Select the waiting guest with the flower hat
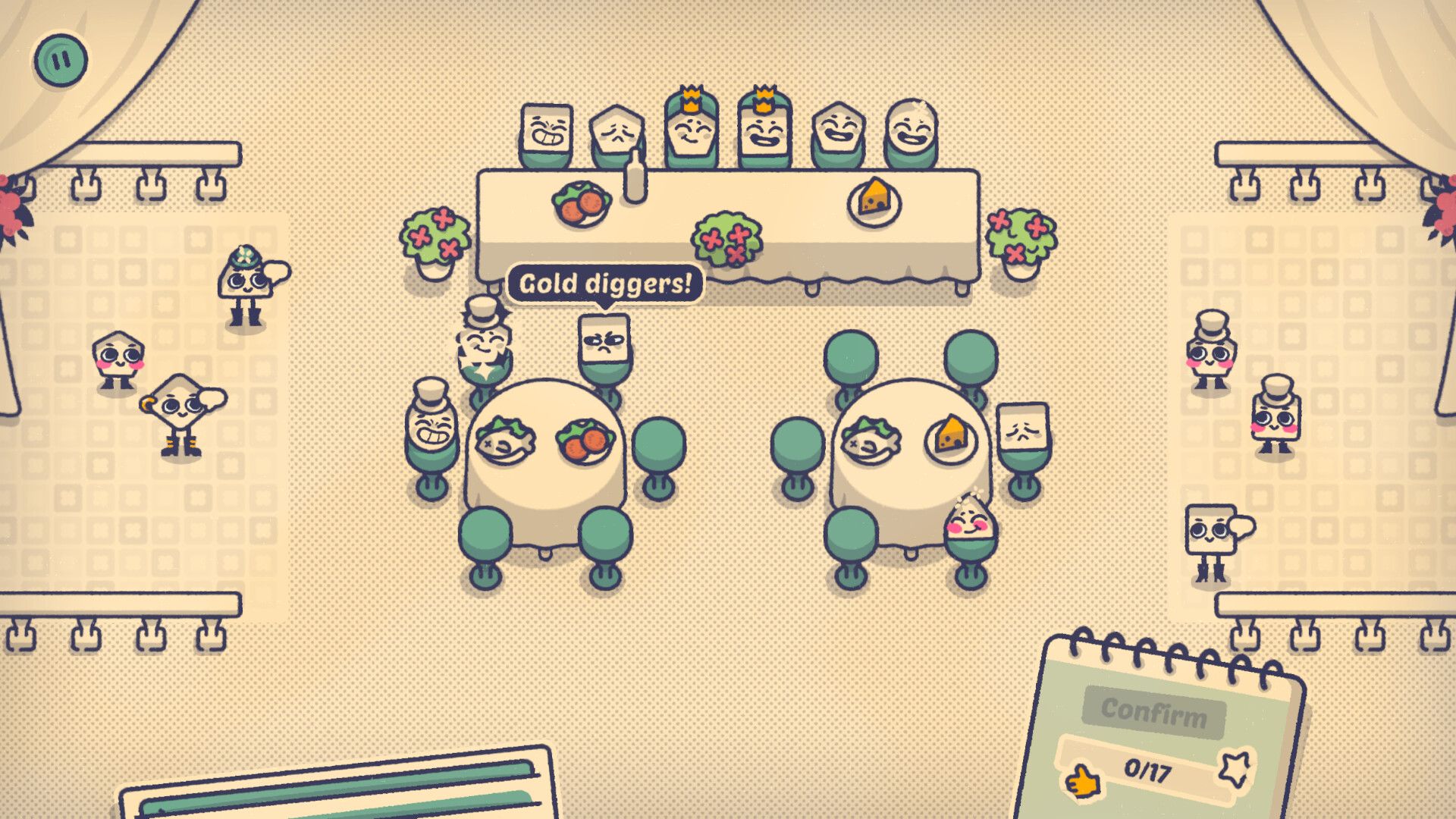 pos(246,284)
